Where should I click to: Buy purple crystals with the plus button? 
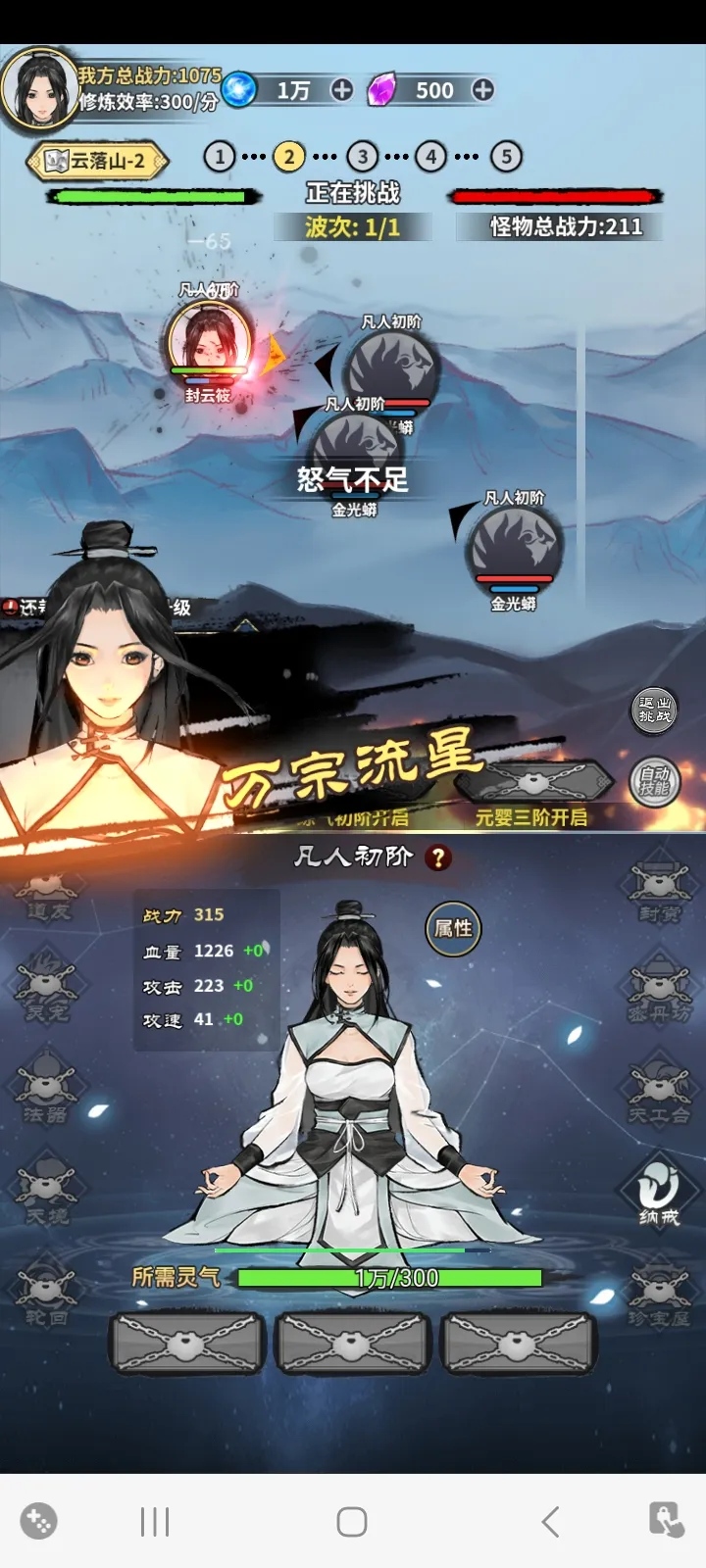tap(482, 90)
